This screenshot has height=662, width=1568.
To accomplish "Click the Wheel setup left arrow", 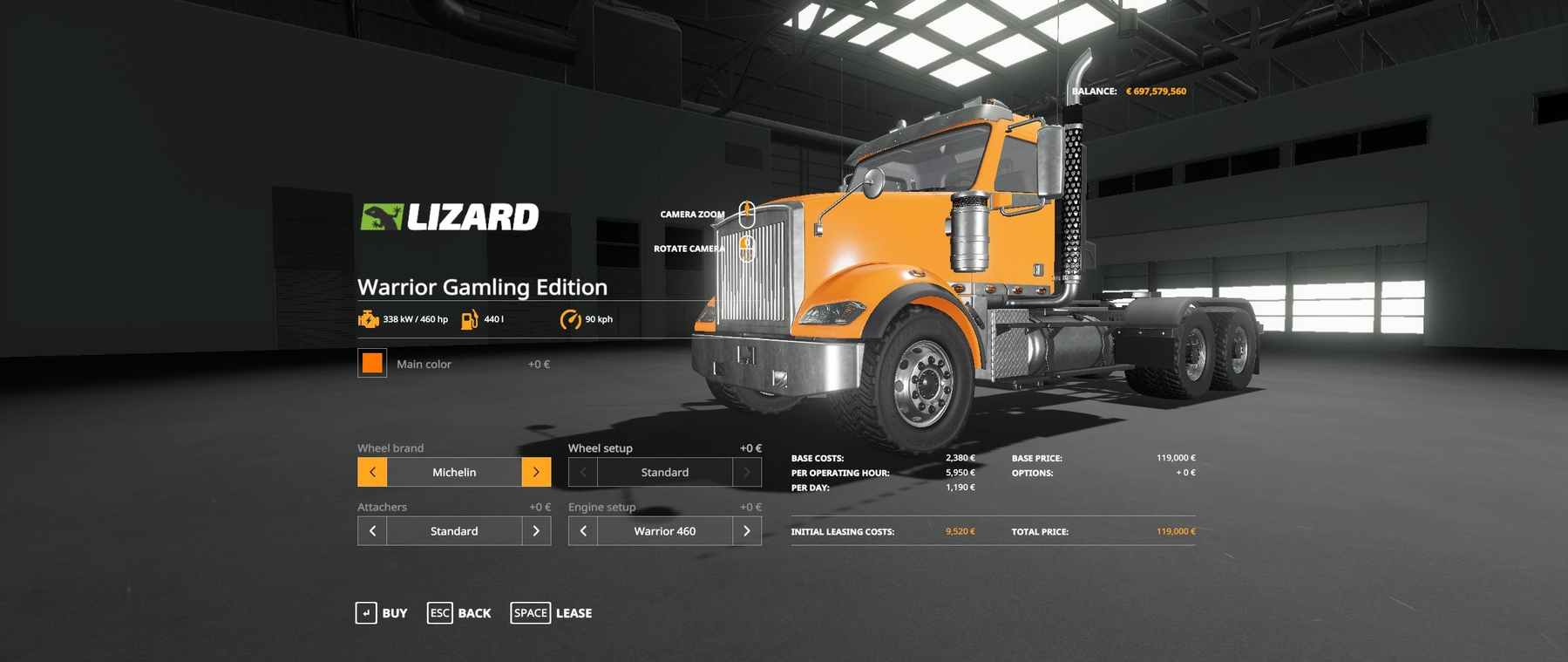I will (583, 472).
